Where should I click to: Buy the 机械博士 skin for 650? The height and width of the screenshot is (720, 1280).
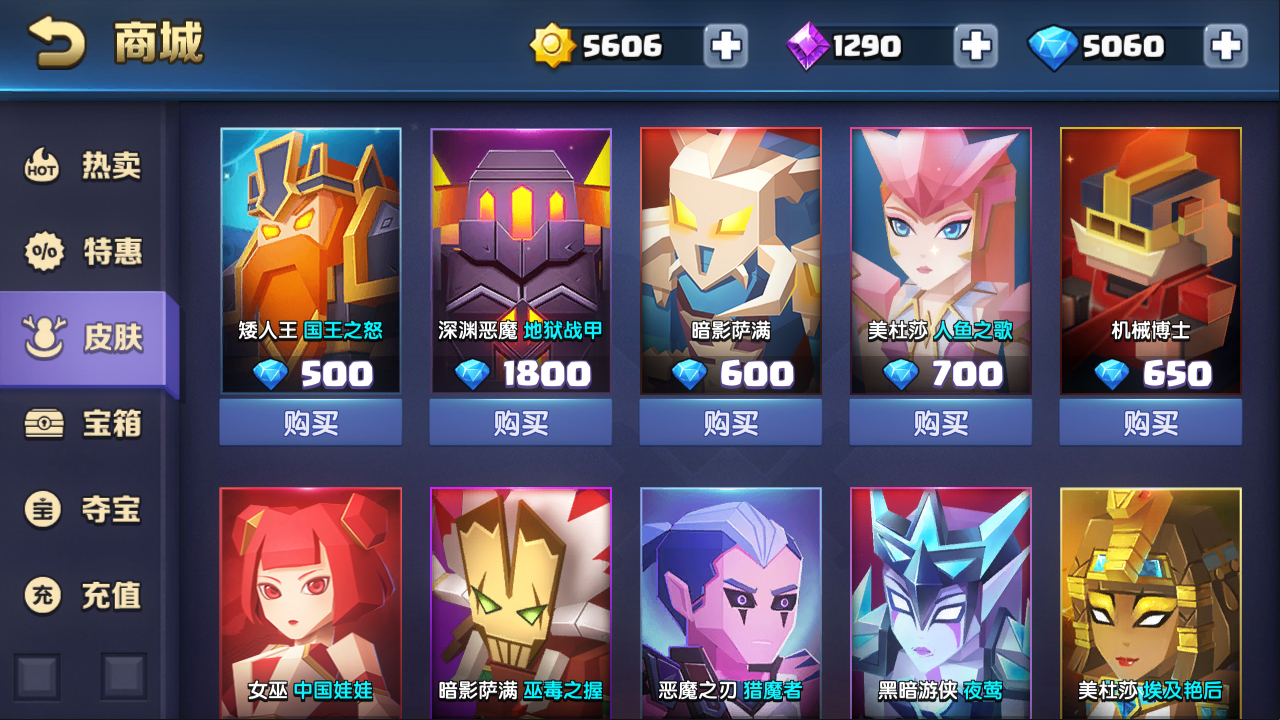pos(1151,423)
